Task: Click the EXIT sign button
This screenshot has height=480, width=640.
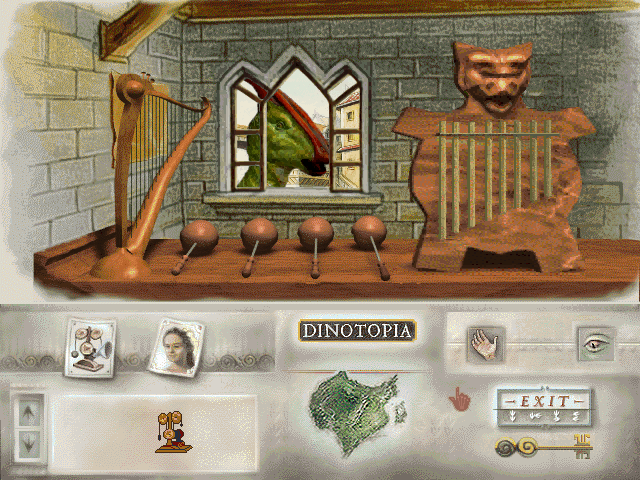Action: pos(543,404)
